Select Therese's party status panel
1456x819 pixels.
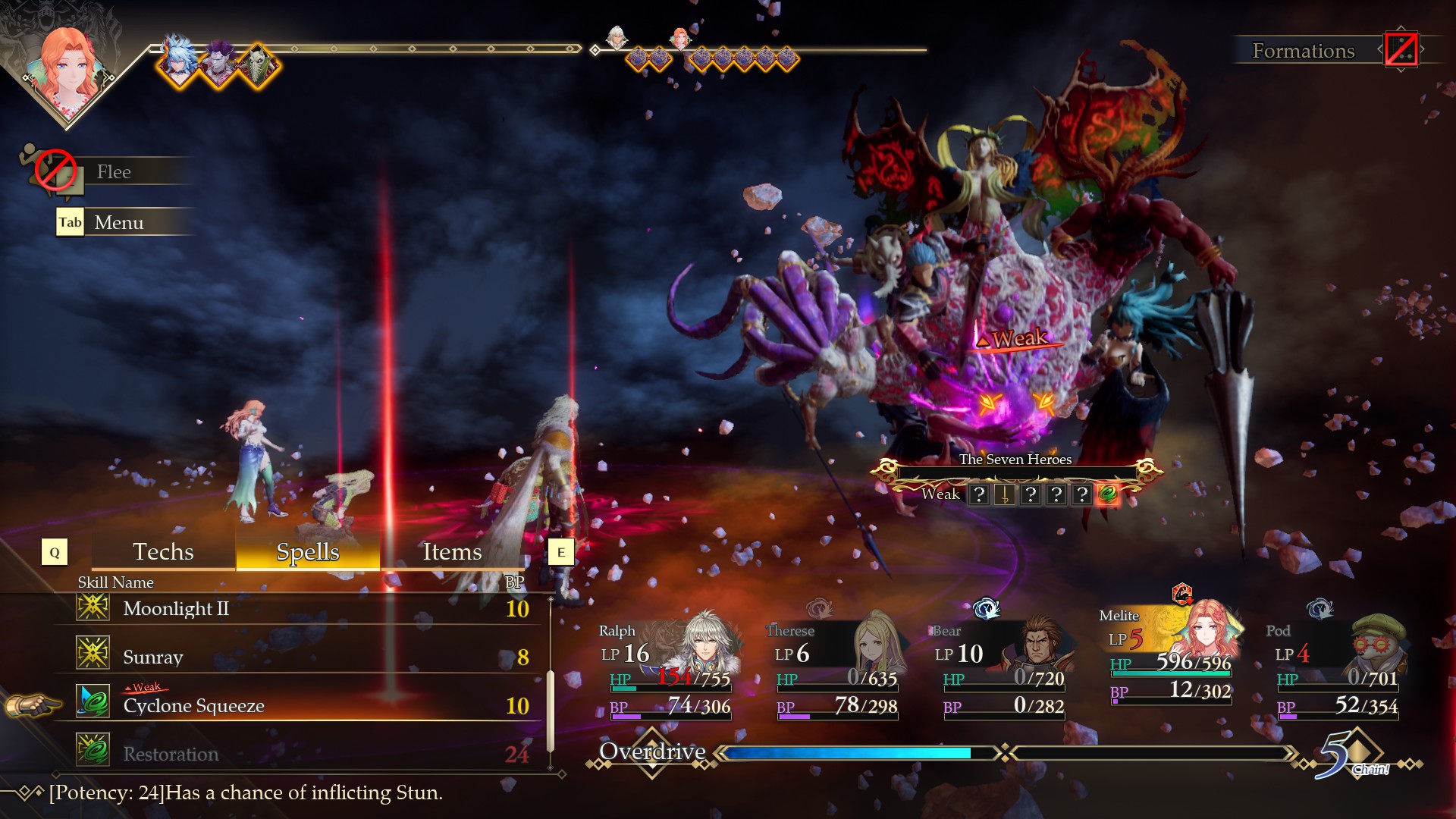point(834,667)
